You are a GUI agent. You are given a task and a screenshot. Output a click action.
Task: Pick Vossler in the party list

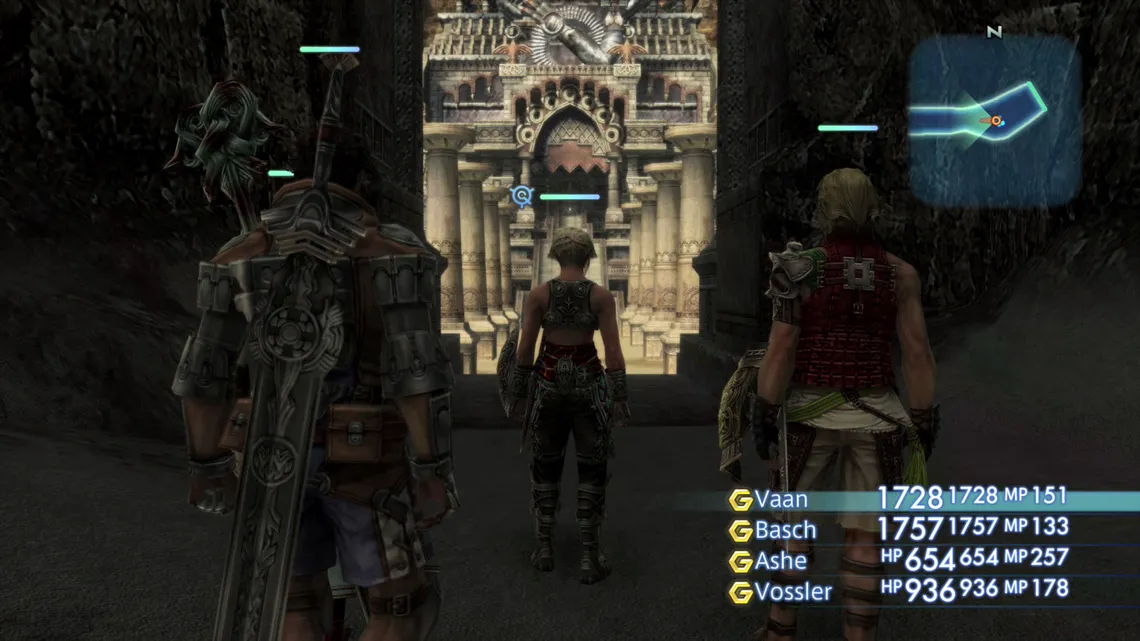click(793, 592)
